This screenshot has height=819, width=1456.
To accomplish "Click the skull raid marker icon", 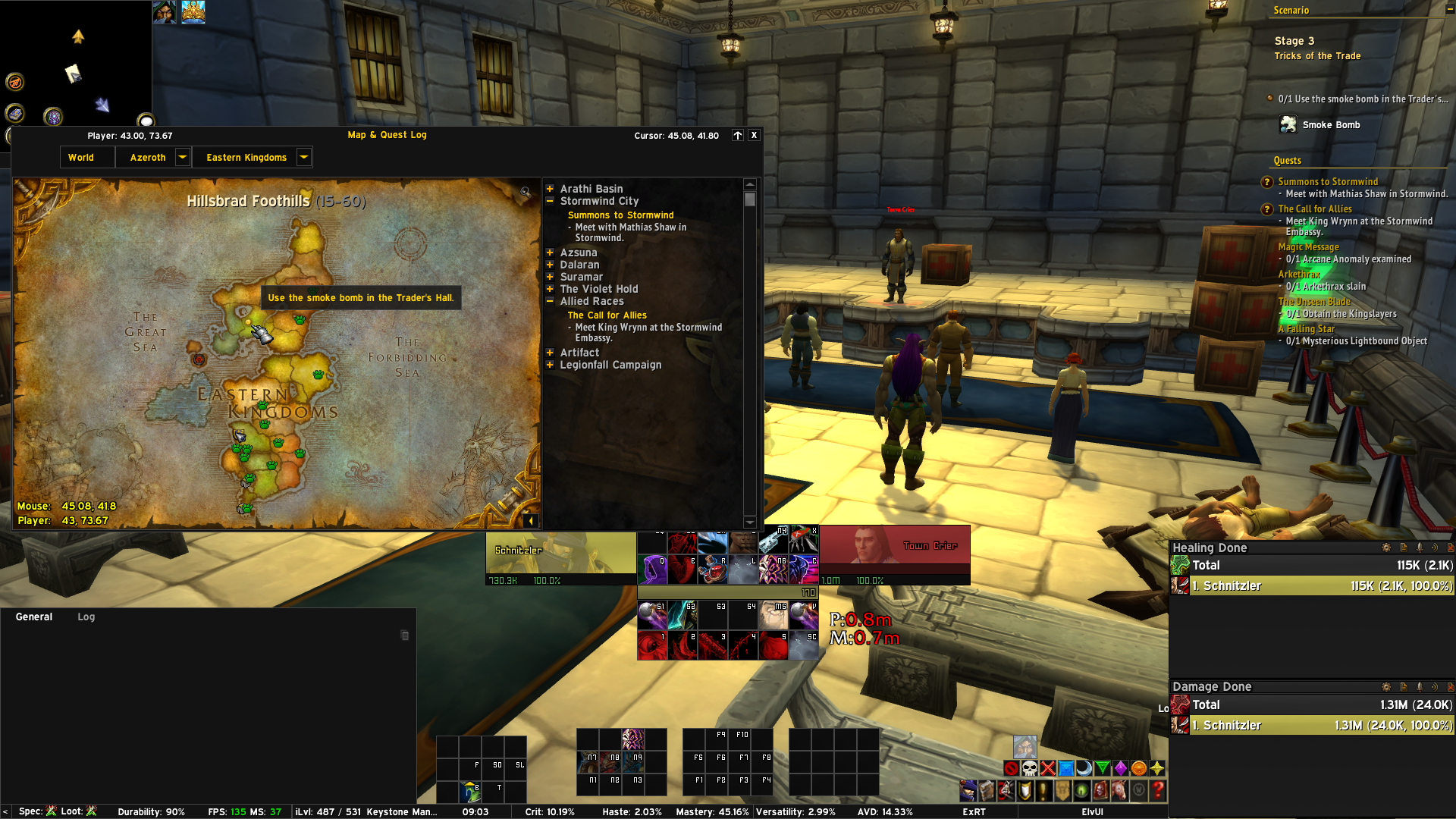I will [x=1029, y=768].
